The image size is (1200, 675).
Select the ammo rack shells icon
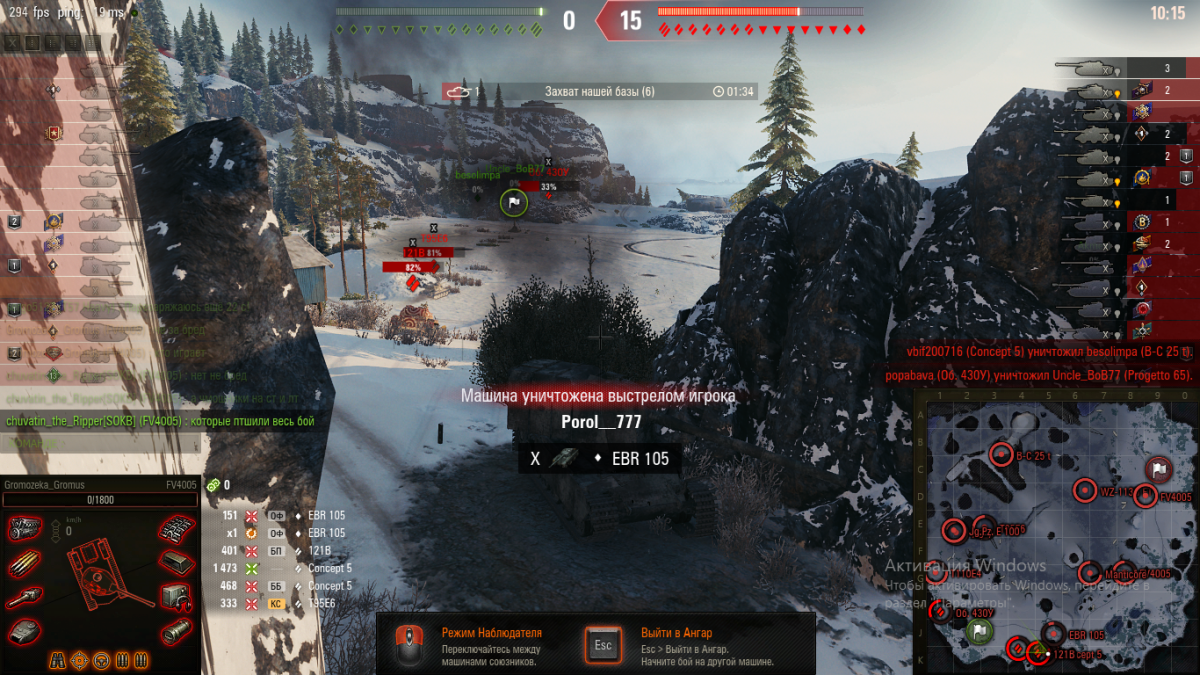(x=25, y=565)
